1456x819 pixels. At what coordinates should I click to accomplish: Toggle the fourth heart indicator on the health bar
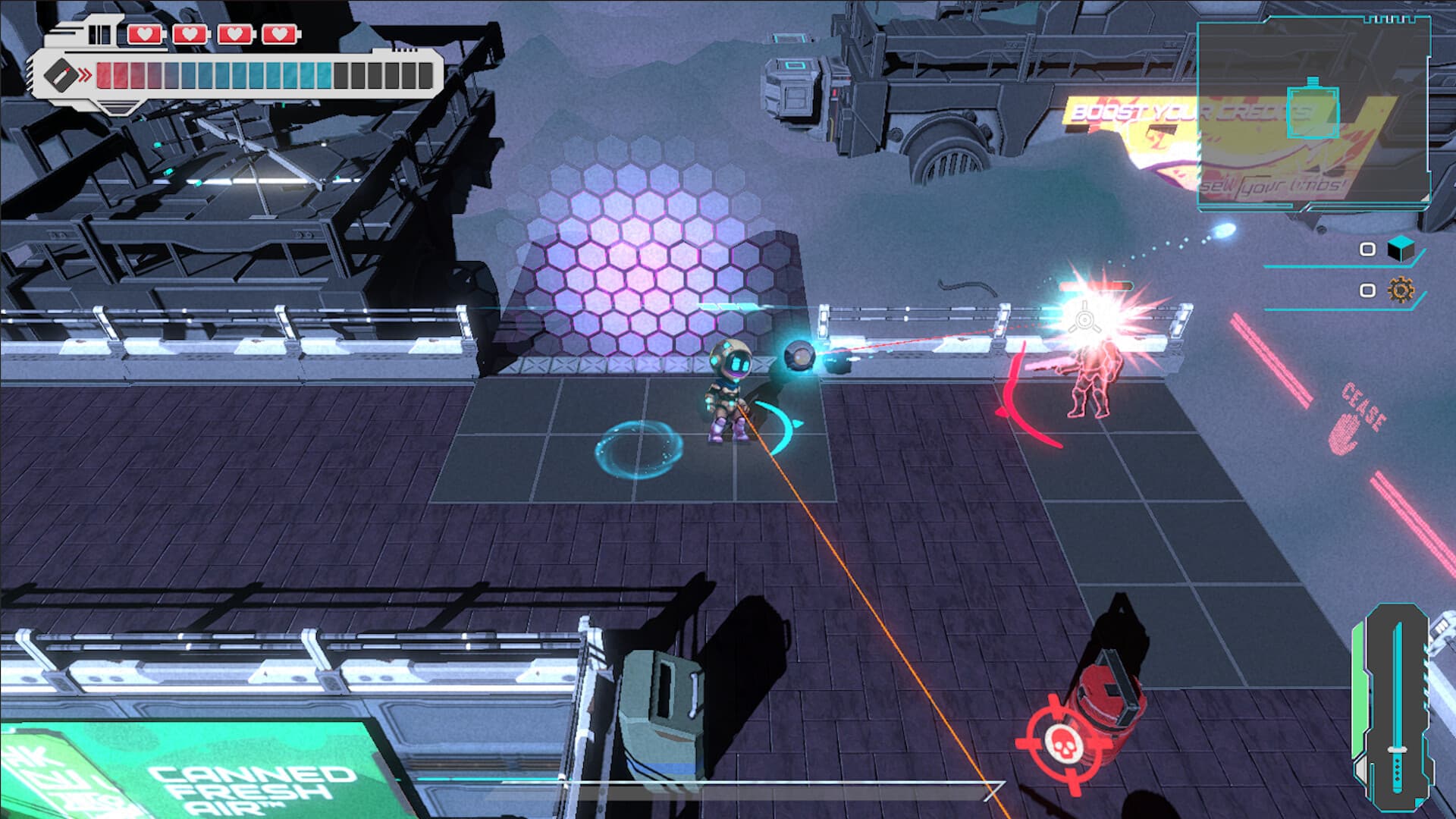pyautogui.click(x=281, y=33)
